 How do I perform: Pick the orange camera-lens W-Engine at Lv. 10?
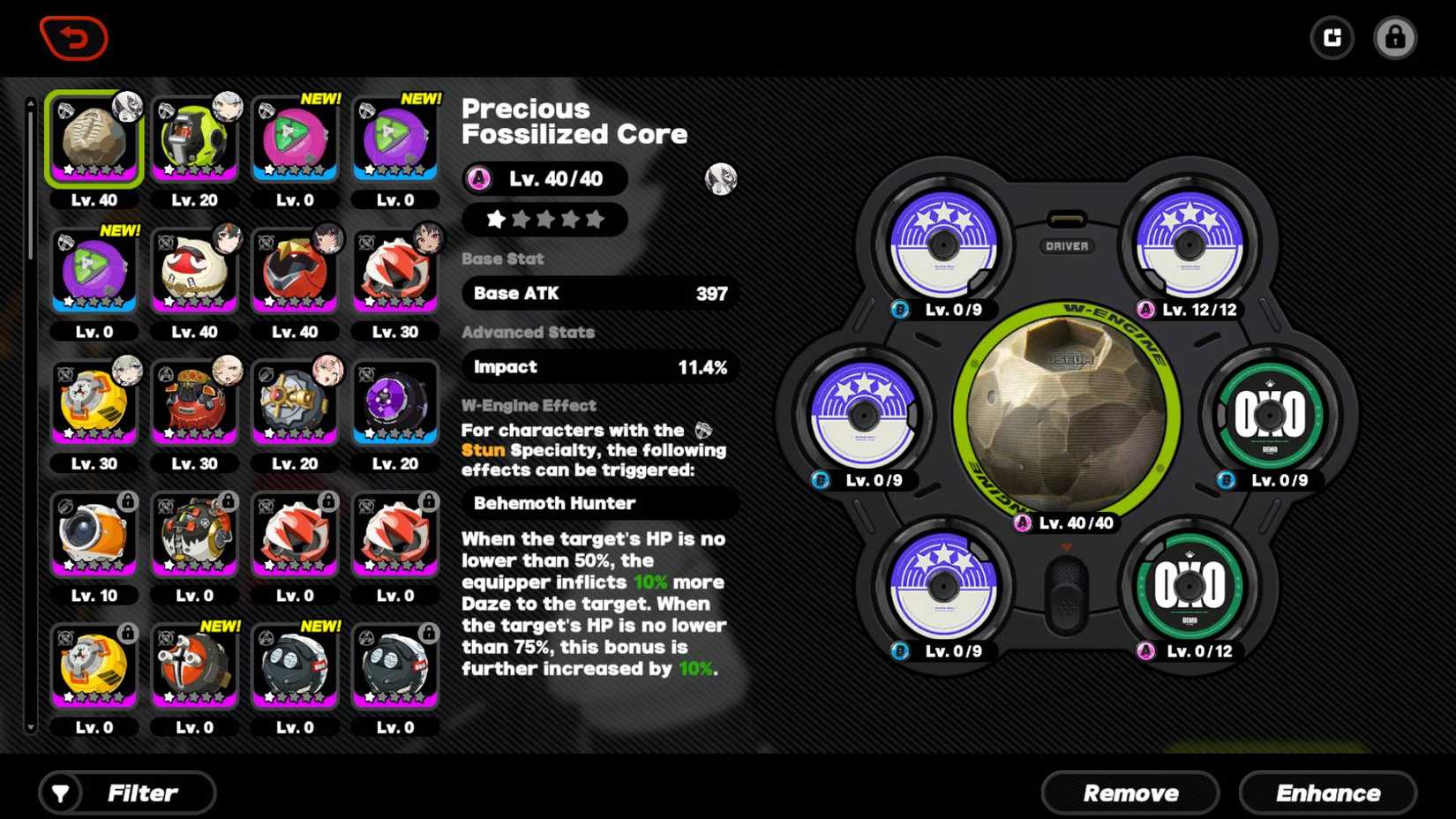pyautogui.click(x=94, y=535)
